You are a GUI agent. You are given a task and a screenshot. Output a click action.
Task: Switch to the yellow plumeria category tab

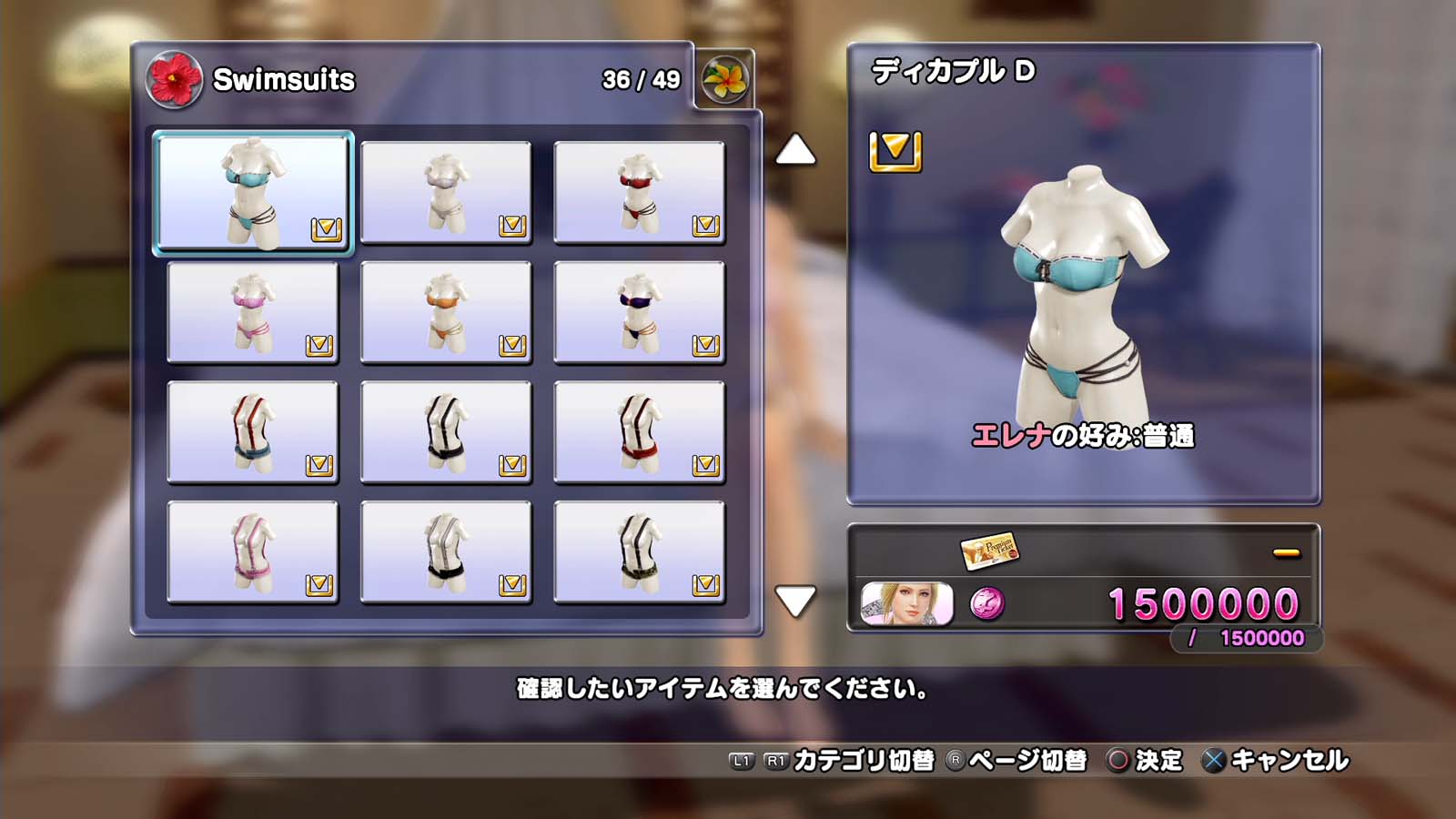pyautogui.click(x=725, y=80)
